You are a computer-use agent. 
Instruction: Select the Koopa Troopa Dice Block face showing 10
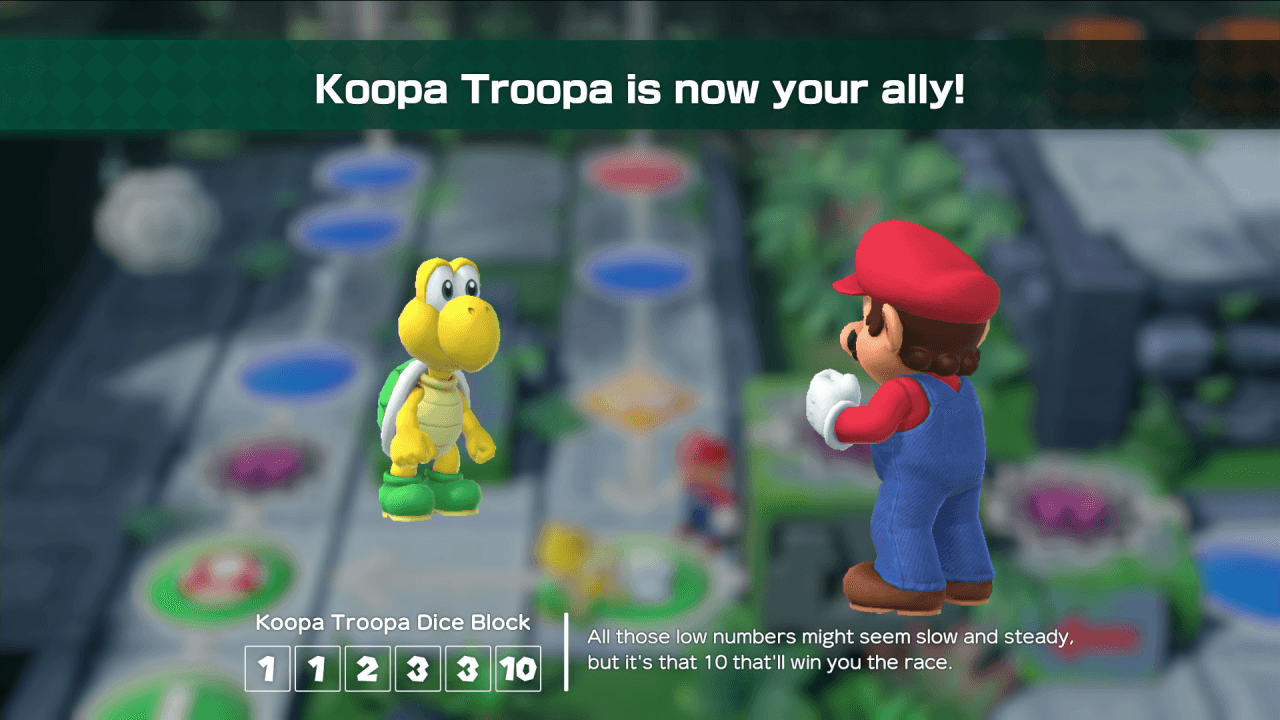[x=518, y=668]
